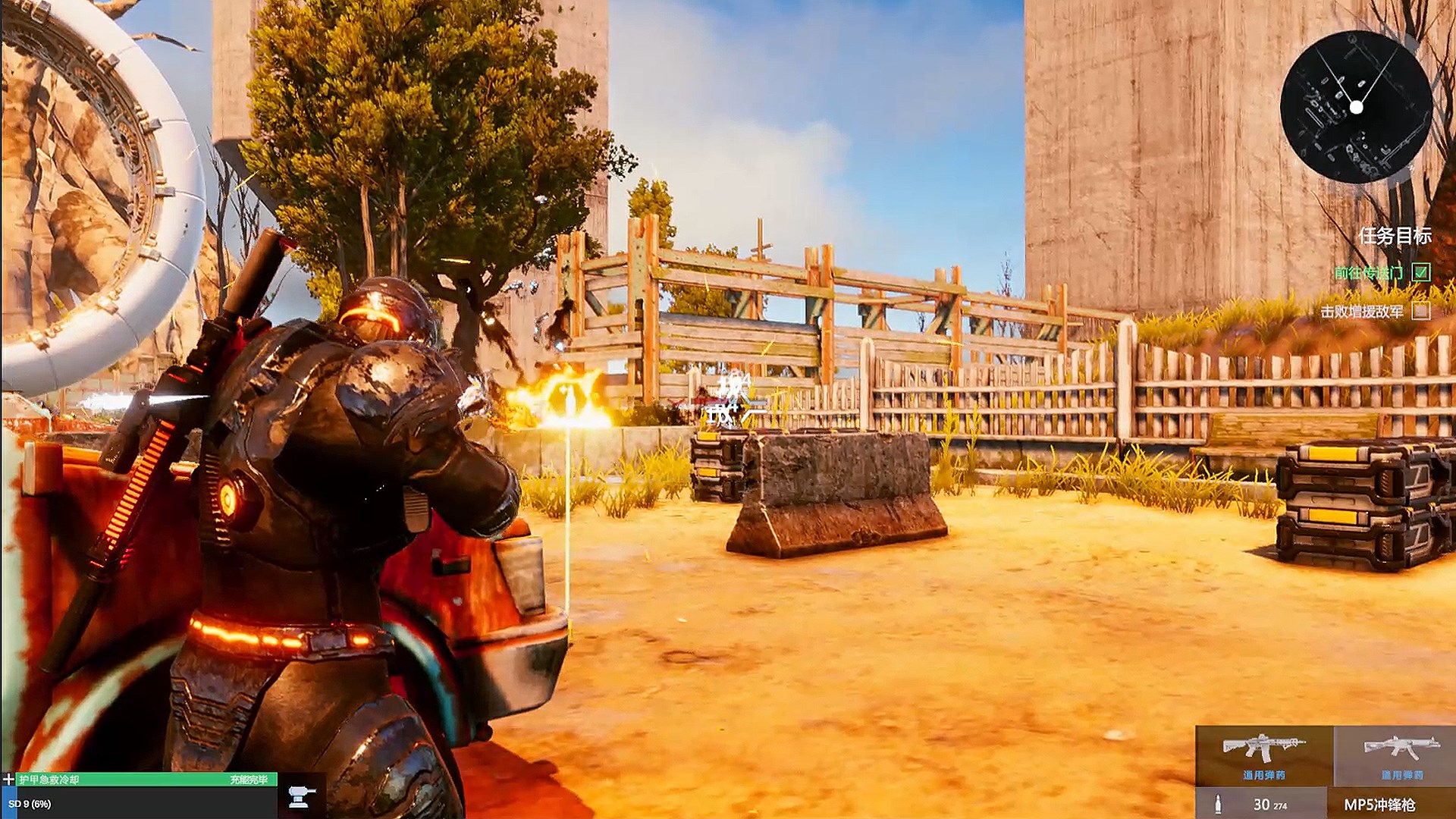Click the 充能完毕 status text
Image resolution: width=1456 pixels, height=819 pixels.
(249, 779)
